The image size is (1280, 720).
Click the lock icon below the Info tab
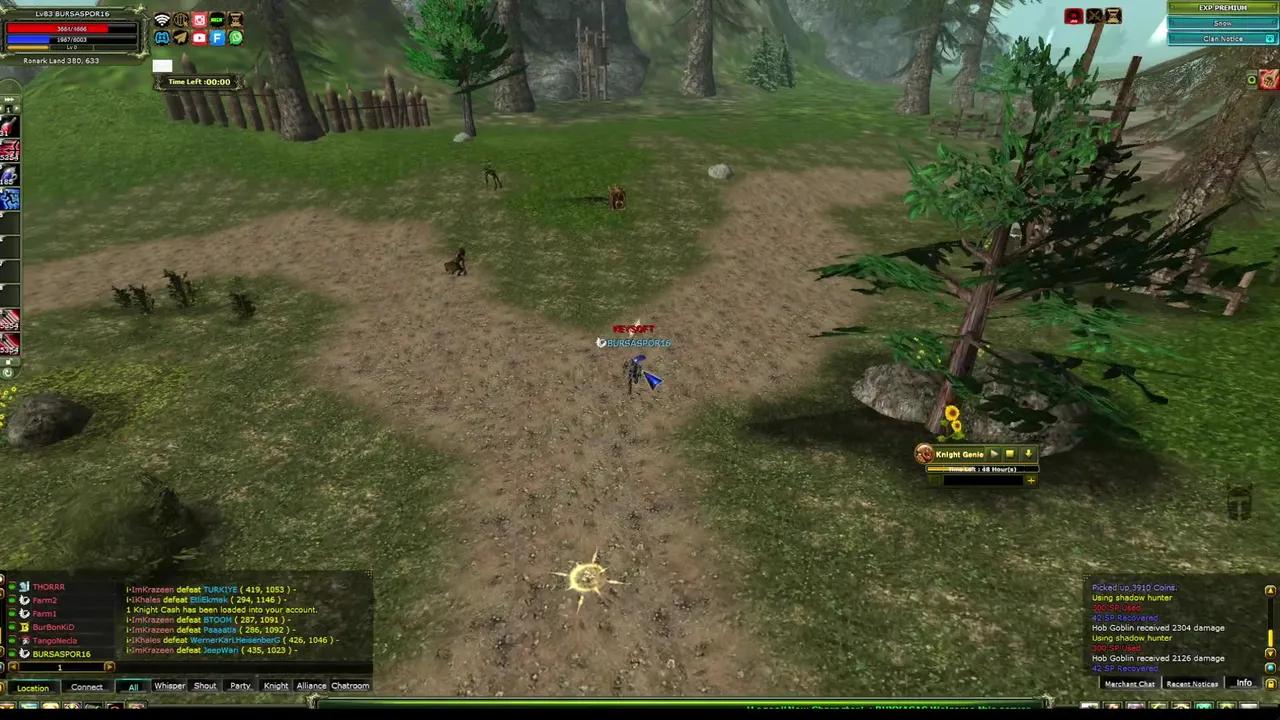point(1269,683)
